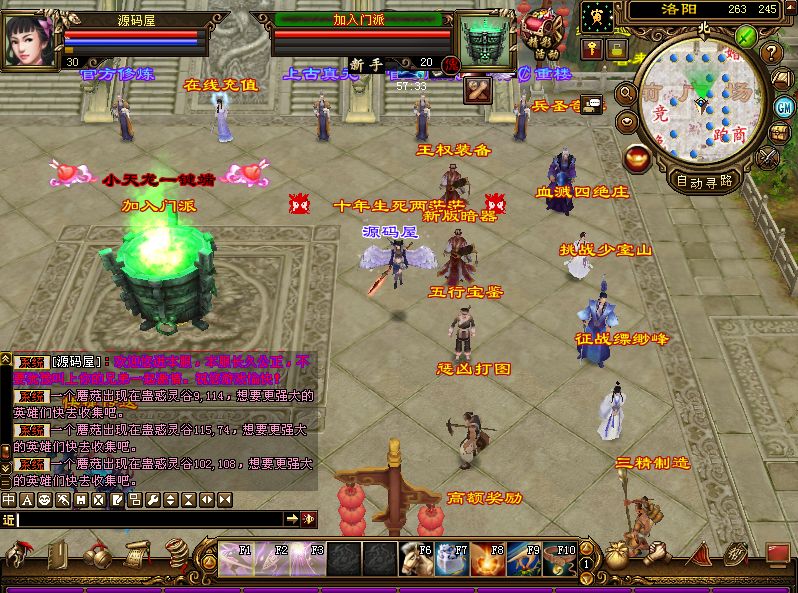Click the chat text input field
Image resolution: width=798 pixels, height=593 pixels.
coord(148,519)
